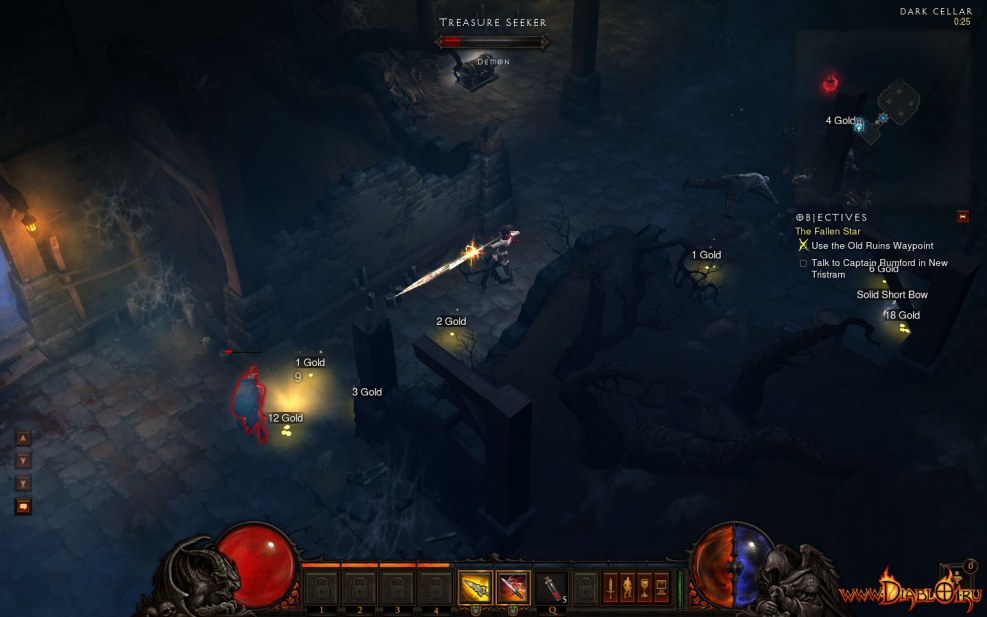Image resolution: width=987 pixels, height=617 pixels.
Task: Select The Fallen Star quest title
Action: pos(828,231)
